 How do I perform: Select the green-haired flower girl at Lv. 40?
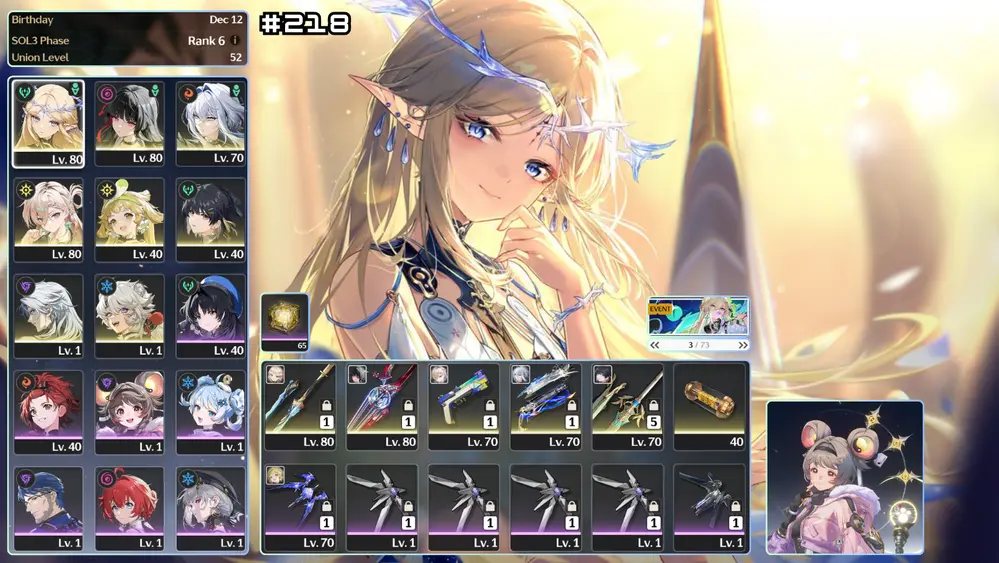(x=130, y=220)
